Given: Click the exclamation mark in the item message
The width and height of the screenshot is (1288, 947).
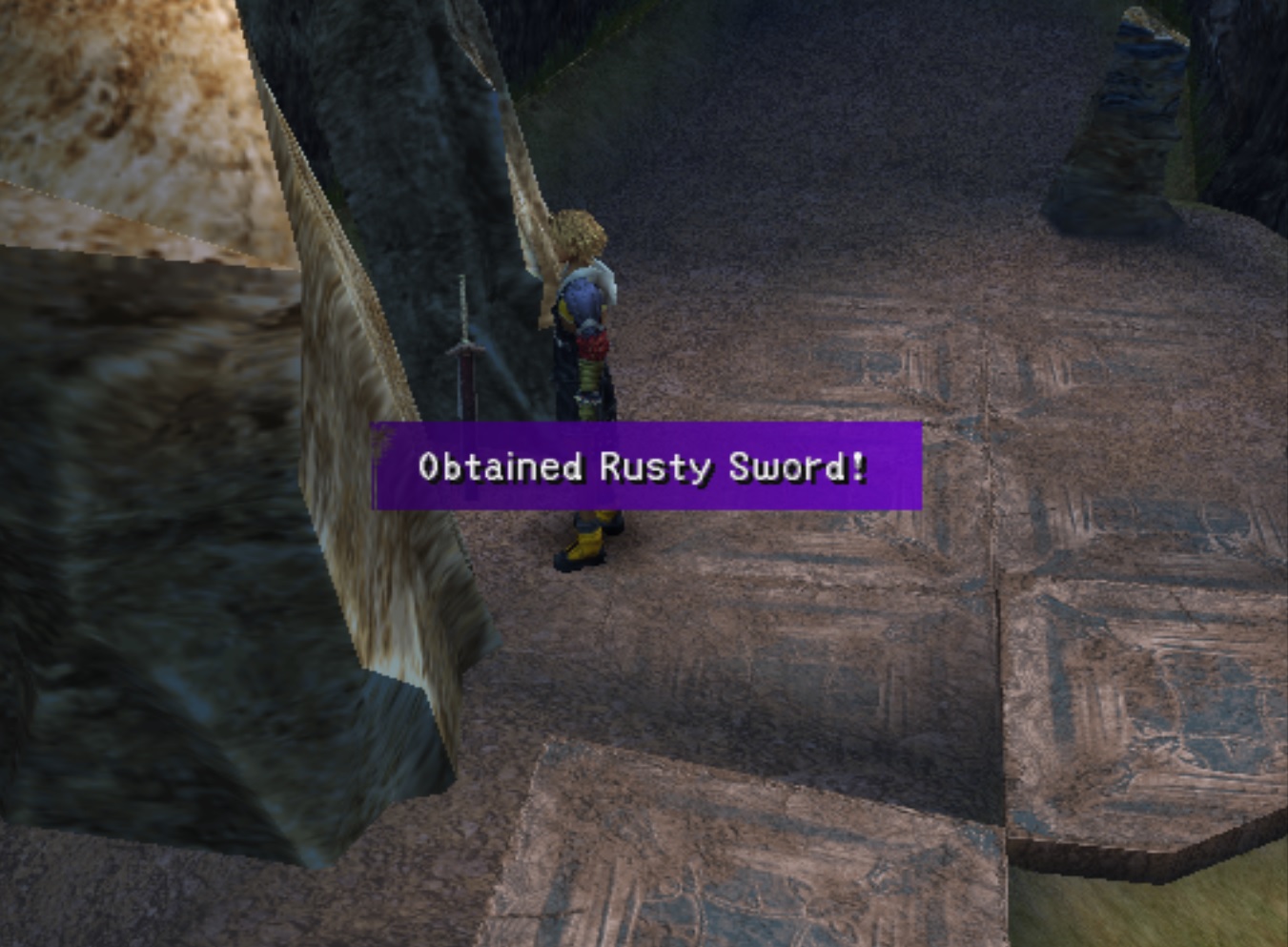Looking at the screenshot, I should tap(859, 465).
